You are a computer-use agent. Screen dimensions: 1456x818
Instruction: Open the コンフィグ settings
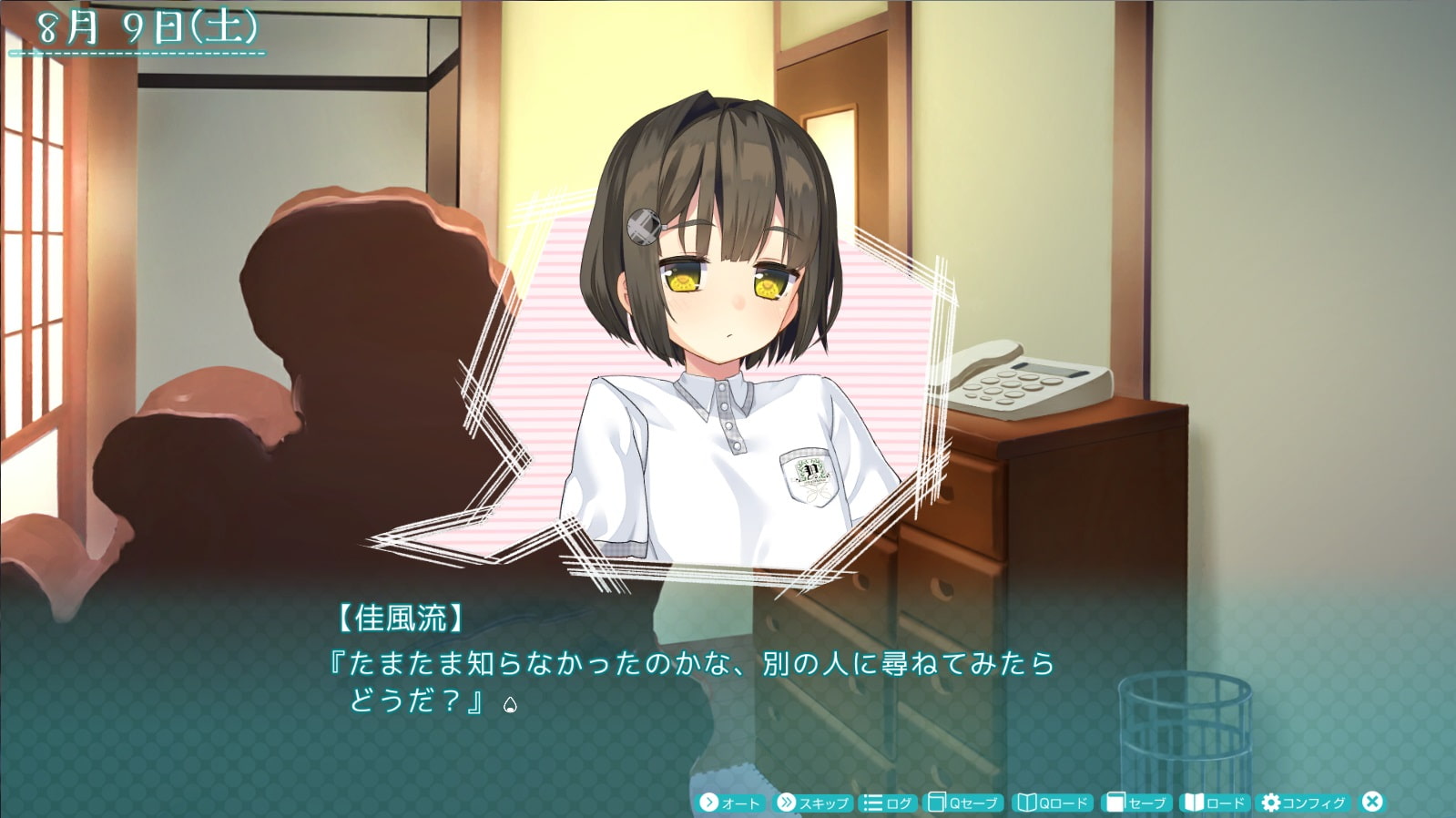point(1303,803)
